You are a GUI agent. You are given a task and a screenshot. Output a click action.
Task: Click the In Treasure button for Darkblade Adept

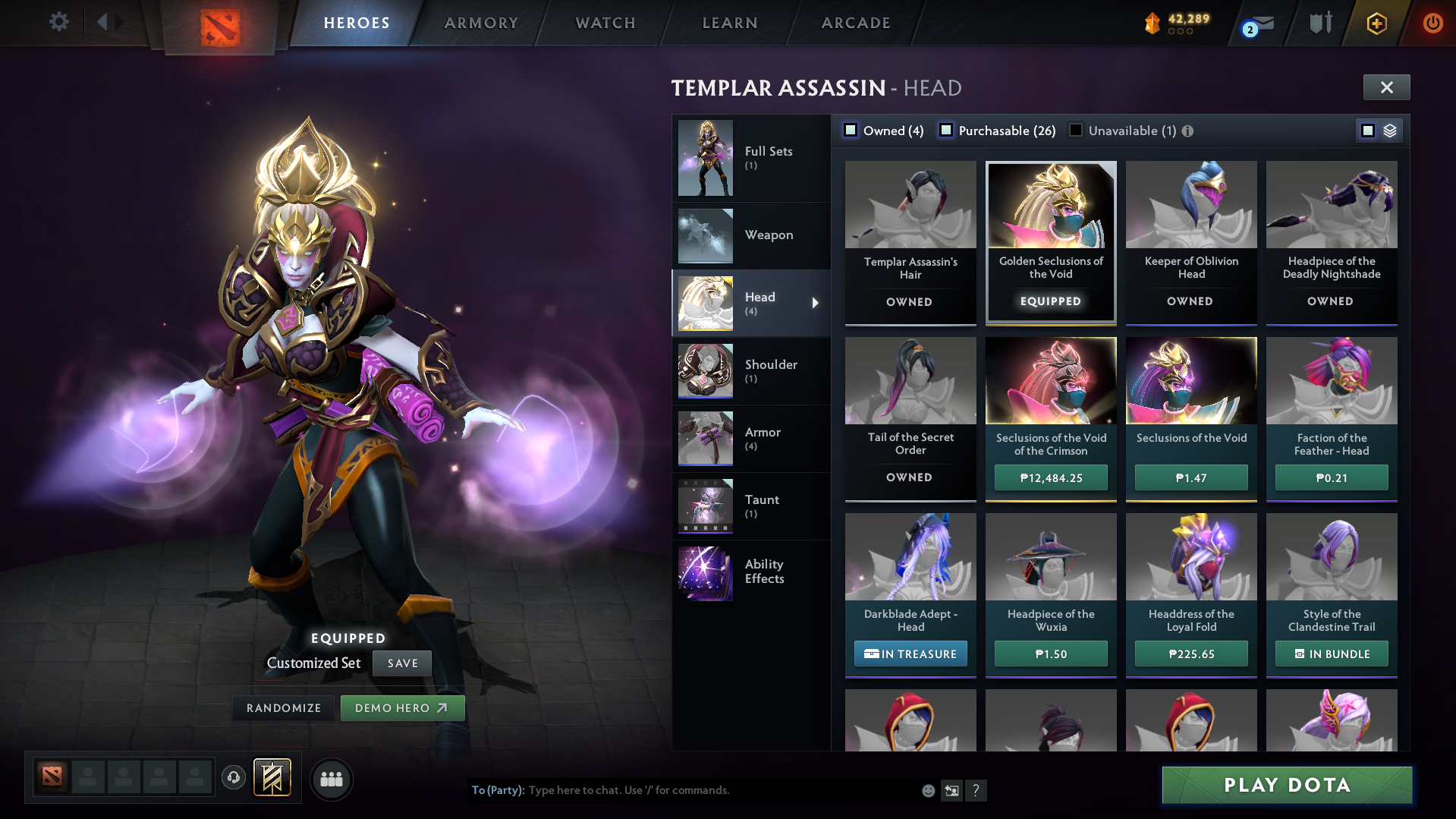910,654
